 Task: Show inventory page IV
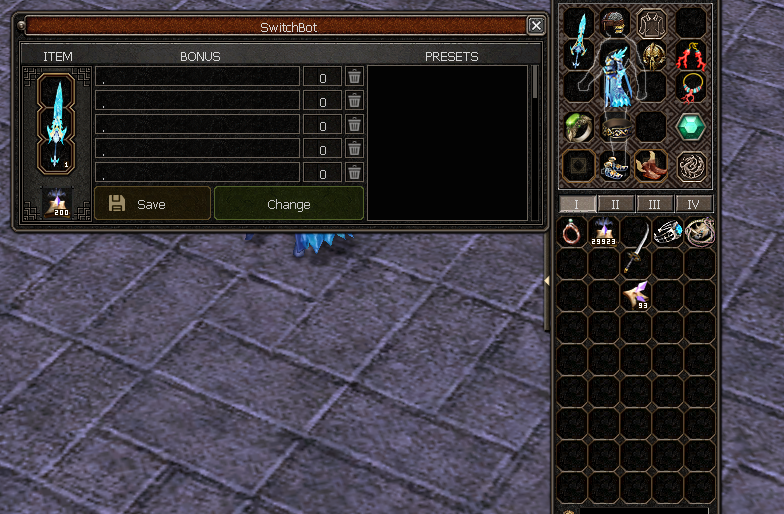coord(693,204)
